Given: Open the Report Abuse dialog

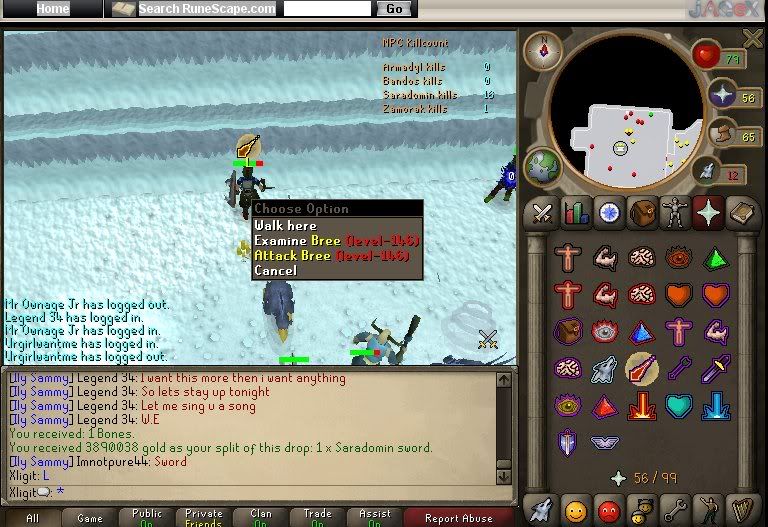Looking at the screenshot, I should [x=459, y=518].
